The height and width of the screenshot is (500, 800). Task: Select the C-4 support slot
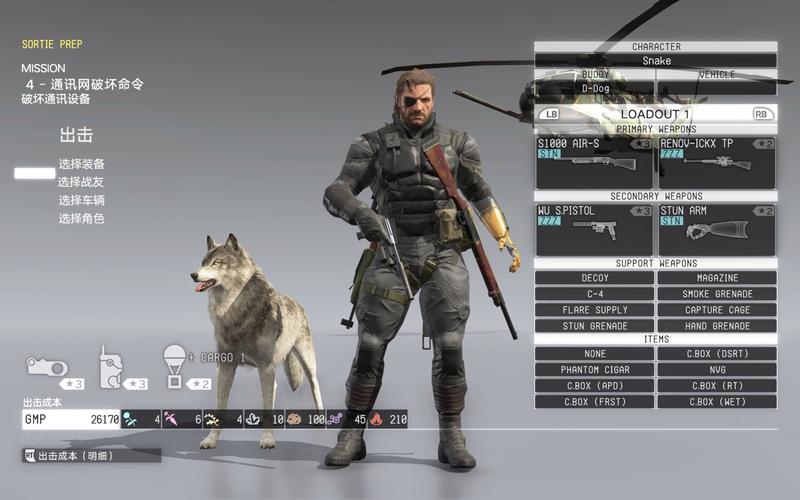pos(595,294)
